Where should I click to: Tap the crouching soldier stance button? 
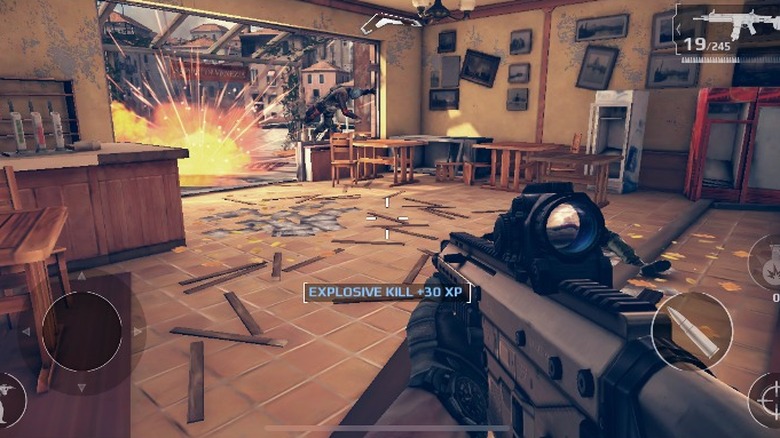9,397
